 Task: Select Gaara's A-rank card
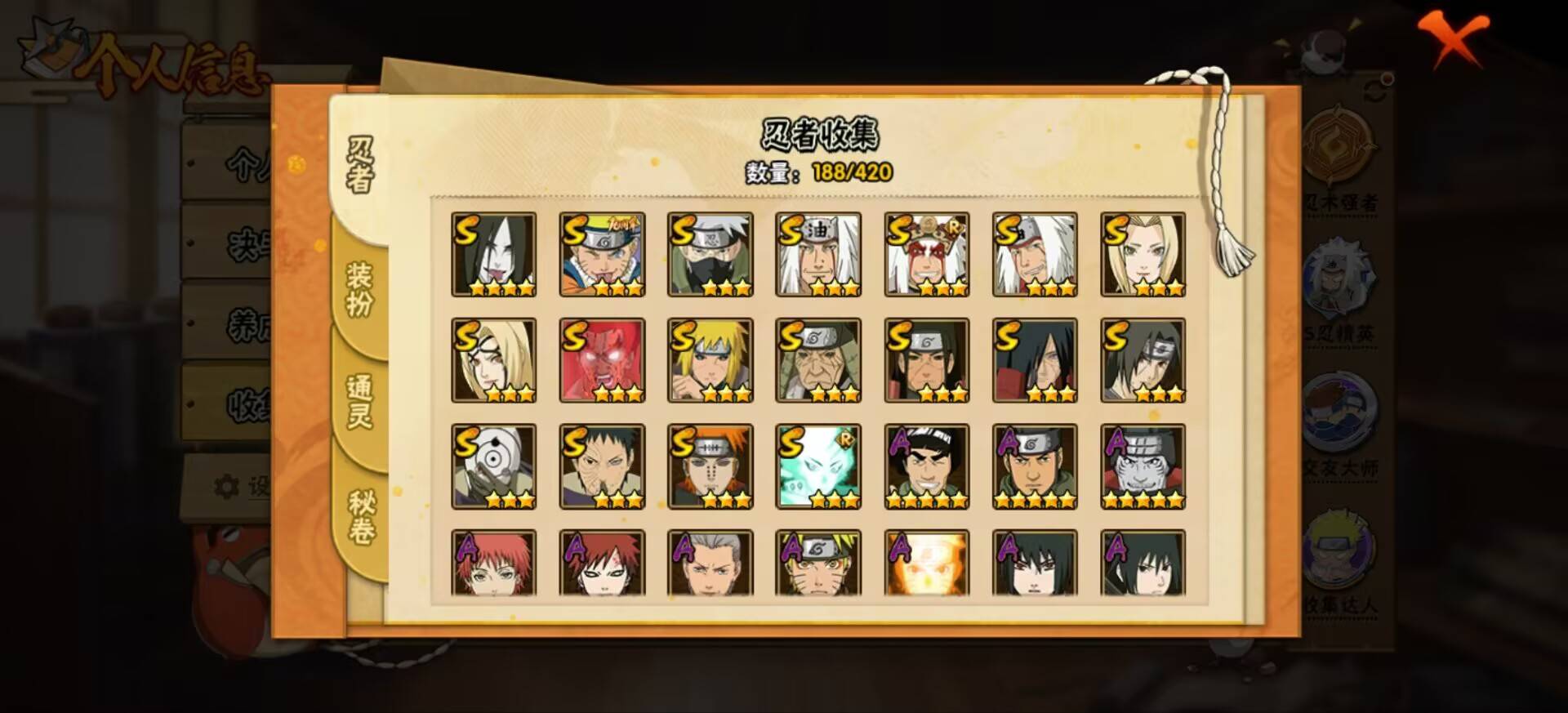(600, 564)
